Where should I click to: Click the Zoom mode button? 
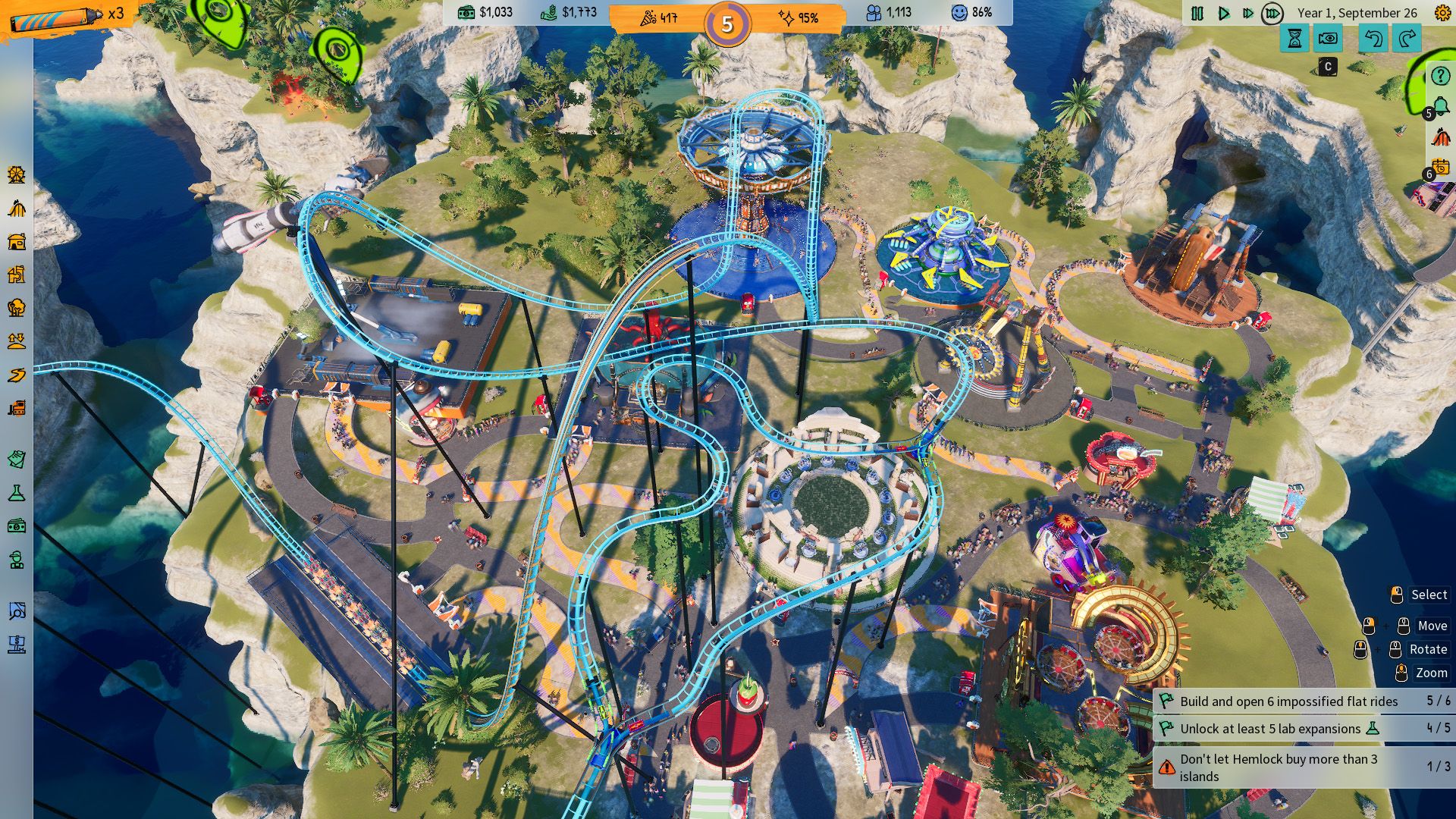click(1430, 673)
